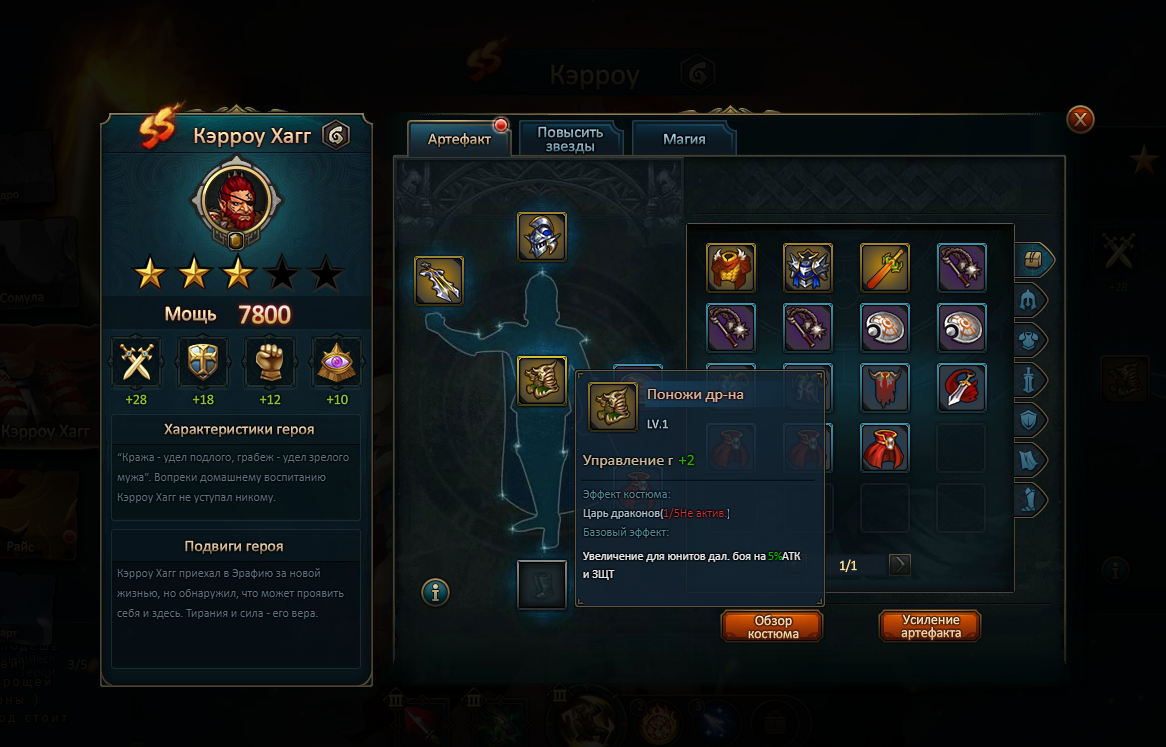Close the hero window with the X
The image size is (1166, 747).
tap(1080, 120)
